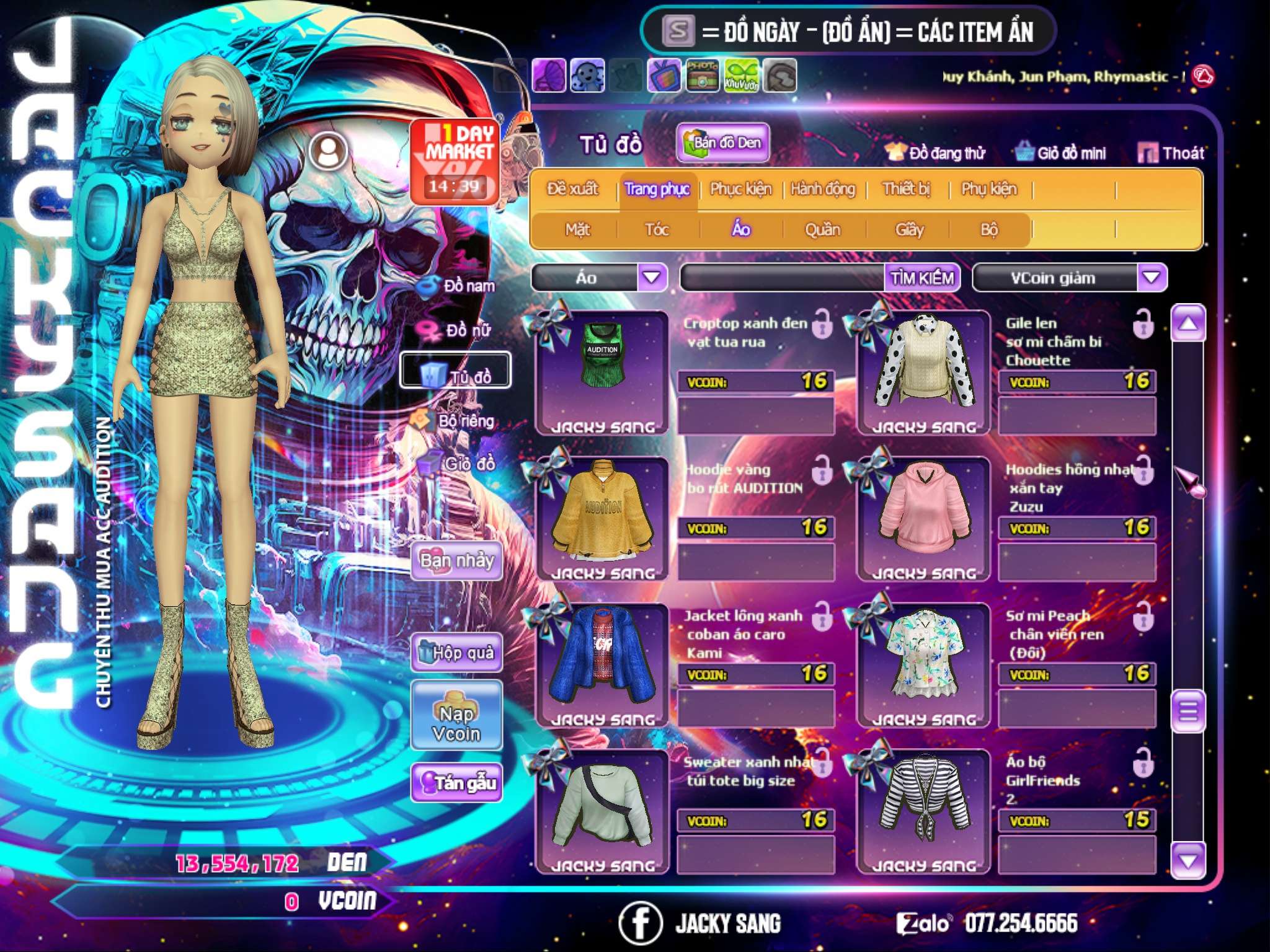Open the Hộp quà gift box
Screen dimensions: 1270x952
[456, 652]
